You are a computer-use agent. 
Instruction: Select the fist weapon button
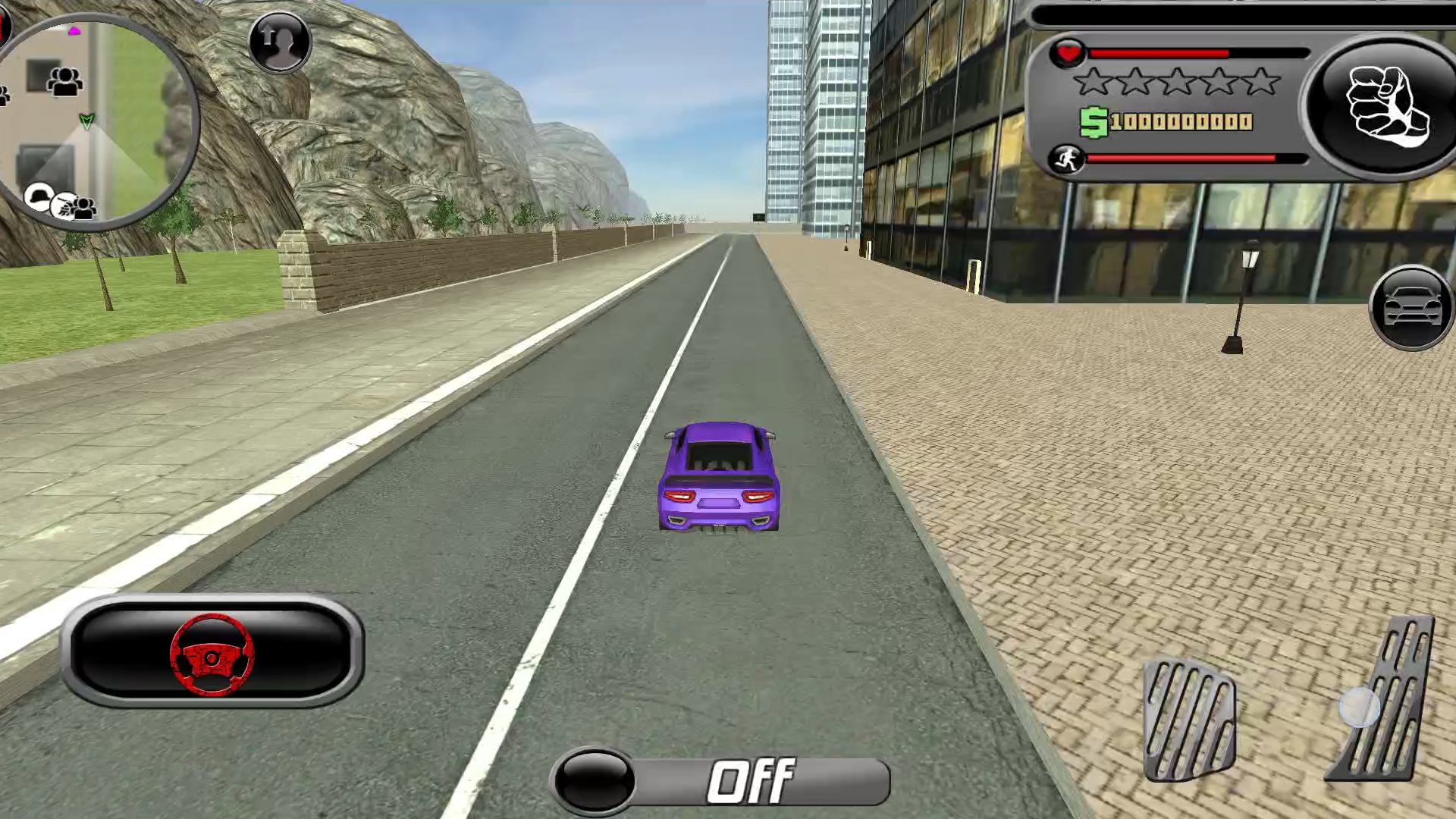1385,107
